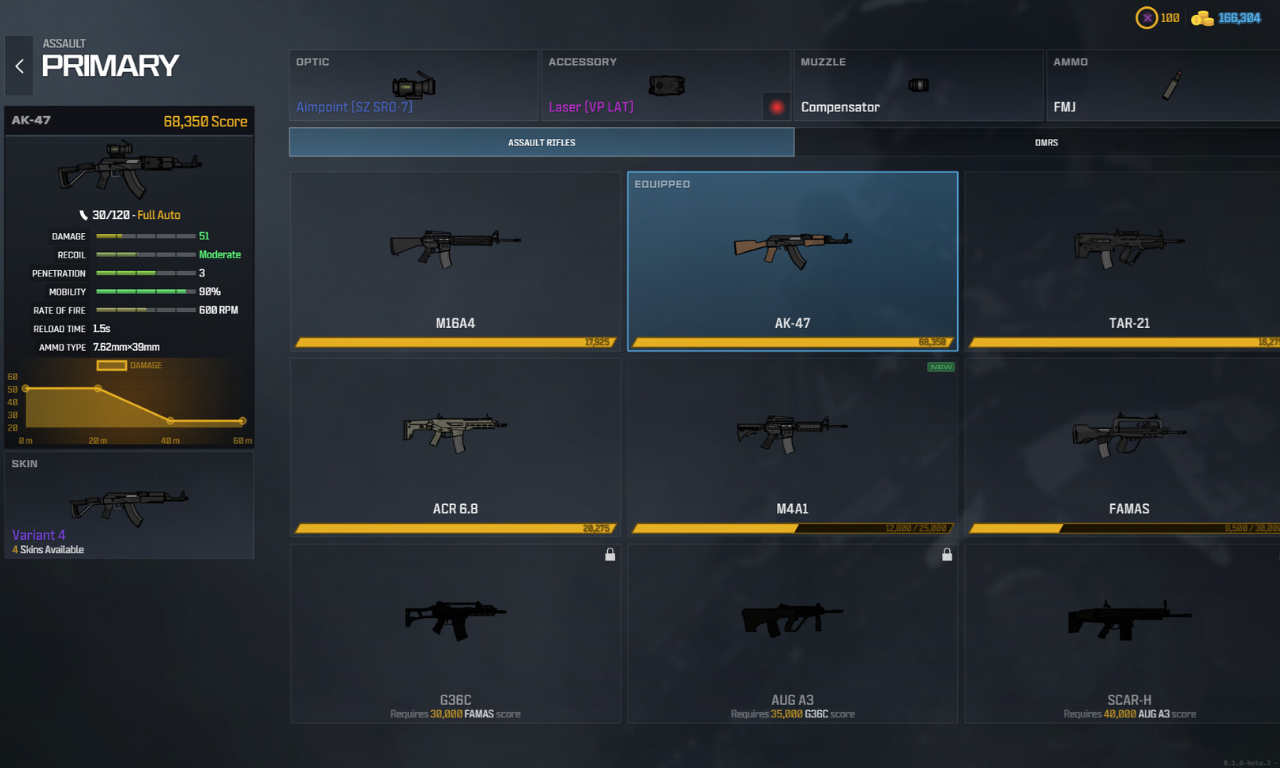The image size is (1280, 768).
Task: Click the locked SCAR-H tile
Action: click(x=1122, y=632)
